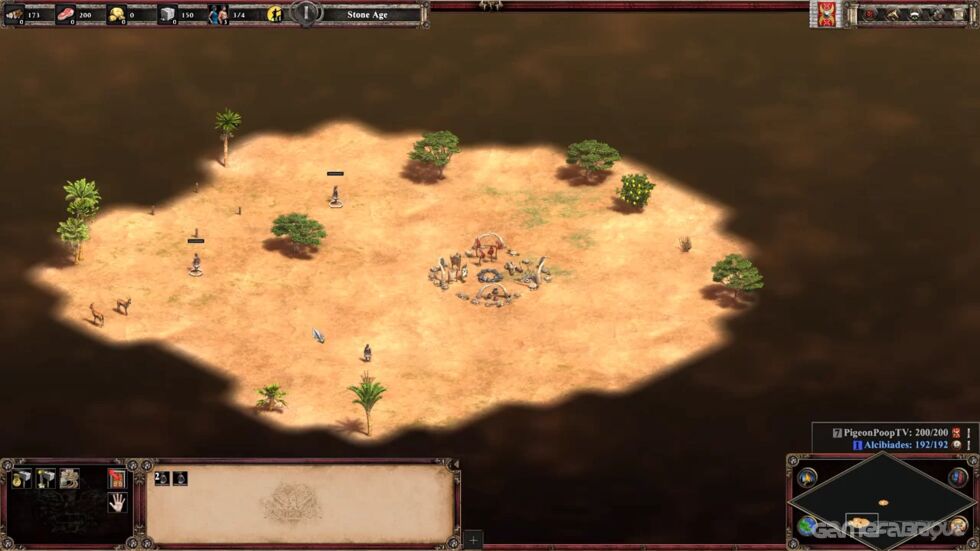Open the red and blue diplomacy button by minimap
Image resolution: width=980 pixels, height=551 pixels.
(958, 477)
